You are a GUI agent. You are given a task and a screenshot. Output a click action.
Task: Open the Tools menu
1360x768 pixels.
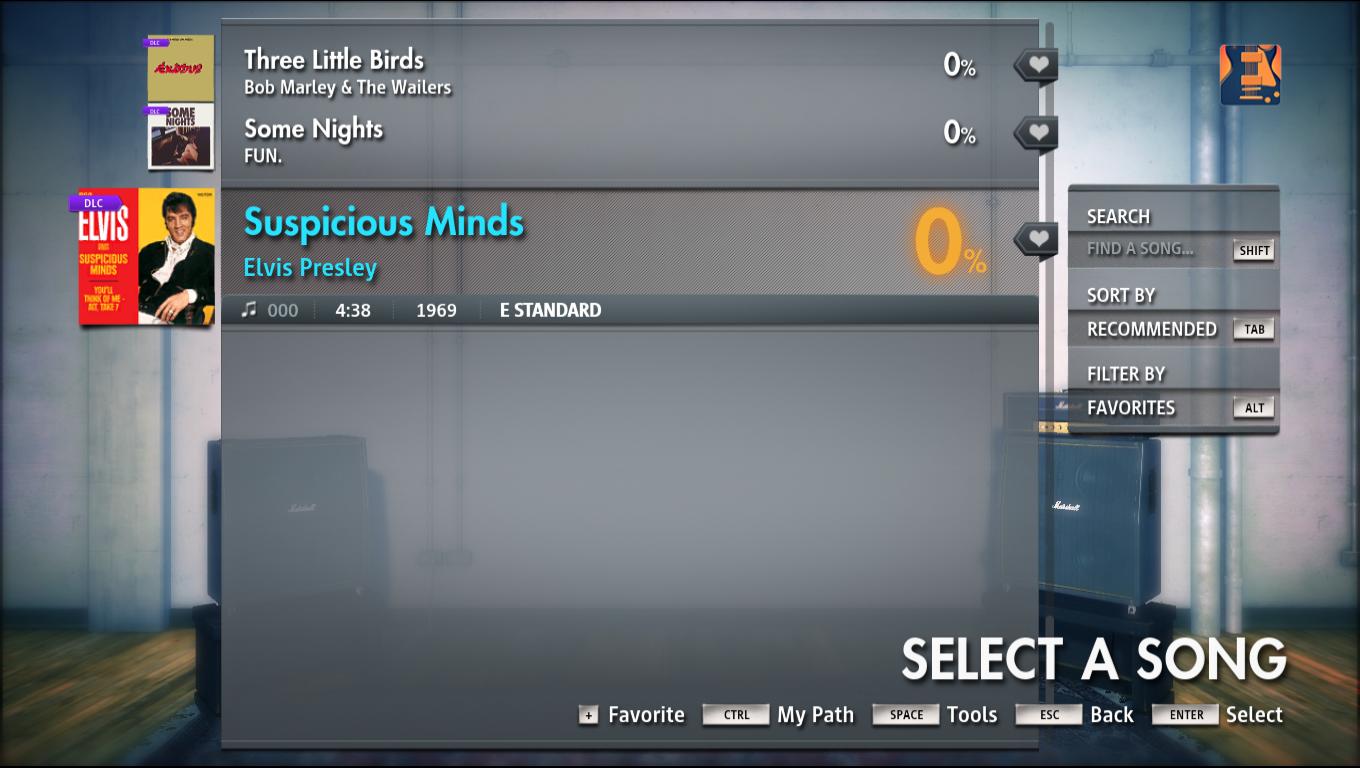969,715
